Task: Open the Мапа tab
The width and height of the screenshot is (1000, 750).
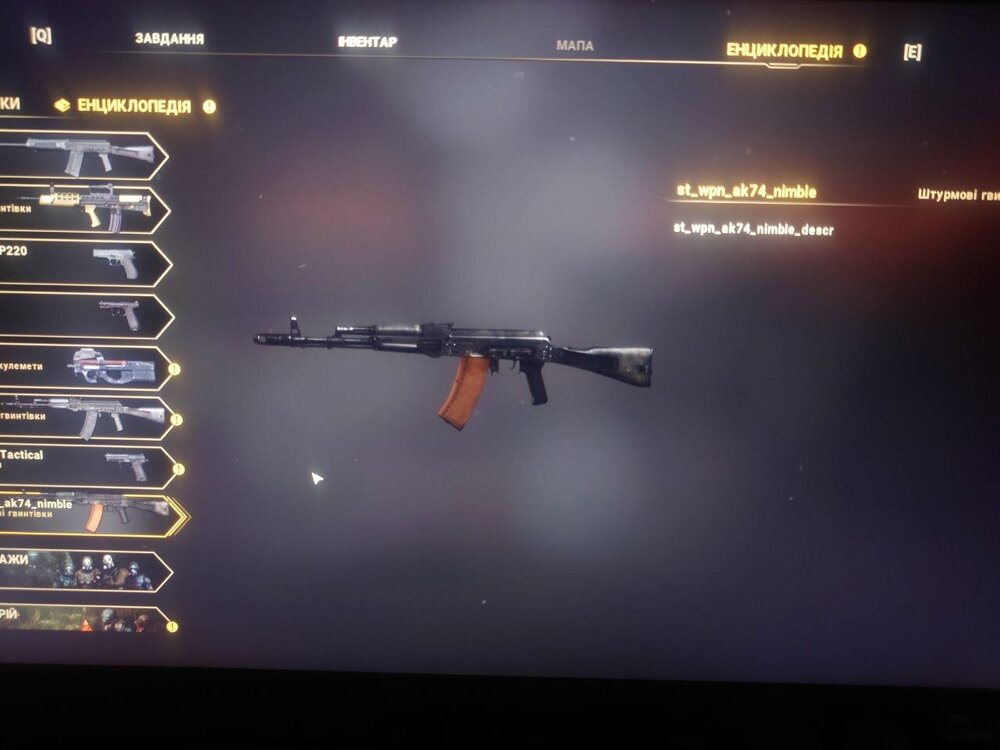Action: pyautogui.click(x=574, y=46)
